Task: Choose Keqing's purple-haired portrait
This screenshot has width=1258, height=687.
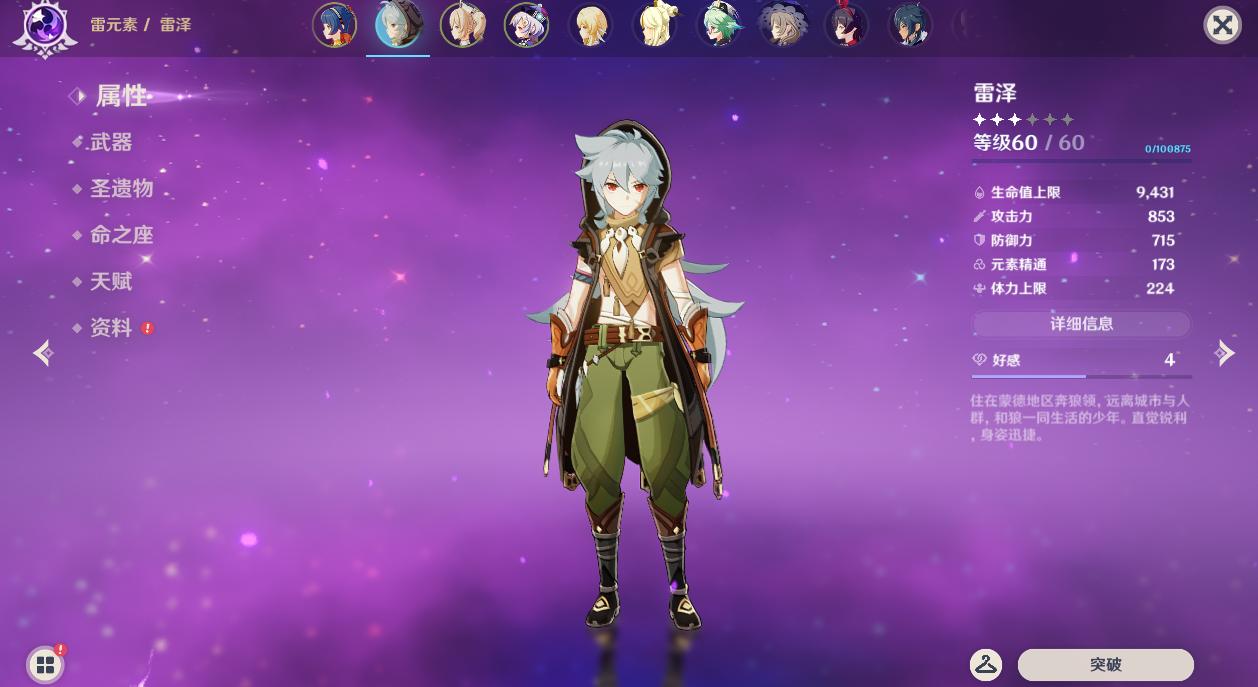Action: pyautogui.click(x=526, y=25)
